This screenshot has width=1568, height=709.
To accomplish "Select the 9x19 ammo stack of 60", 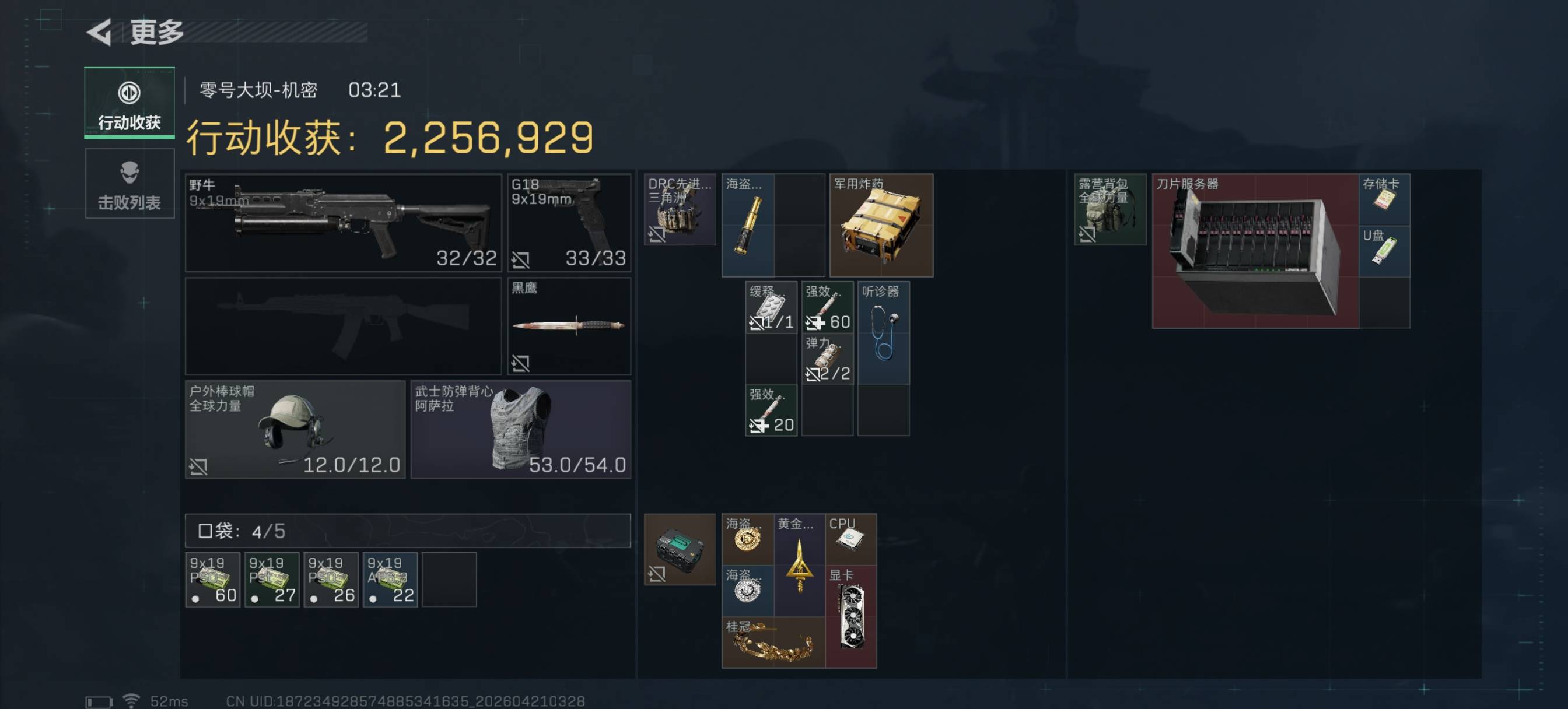I will tap(212, 580).
